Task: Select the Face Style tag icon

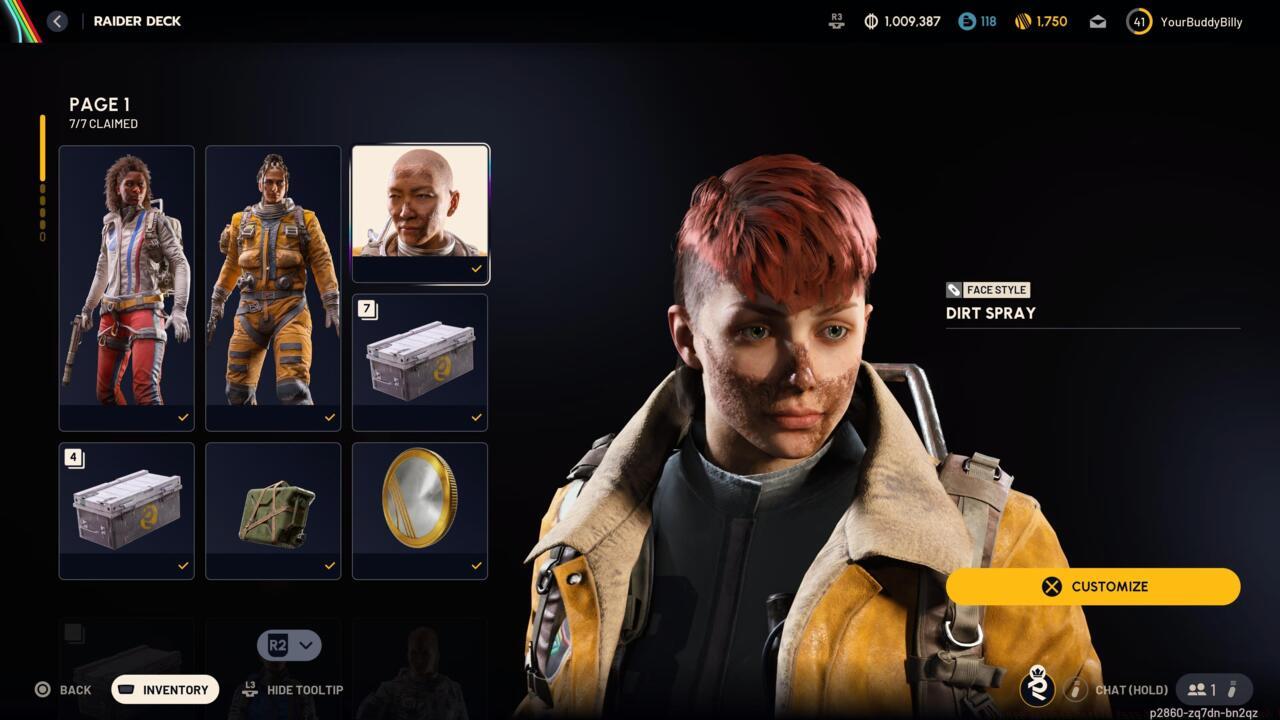Action: [x=955, y=290]
